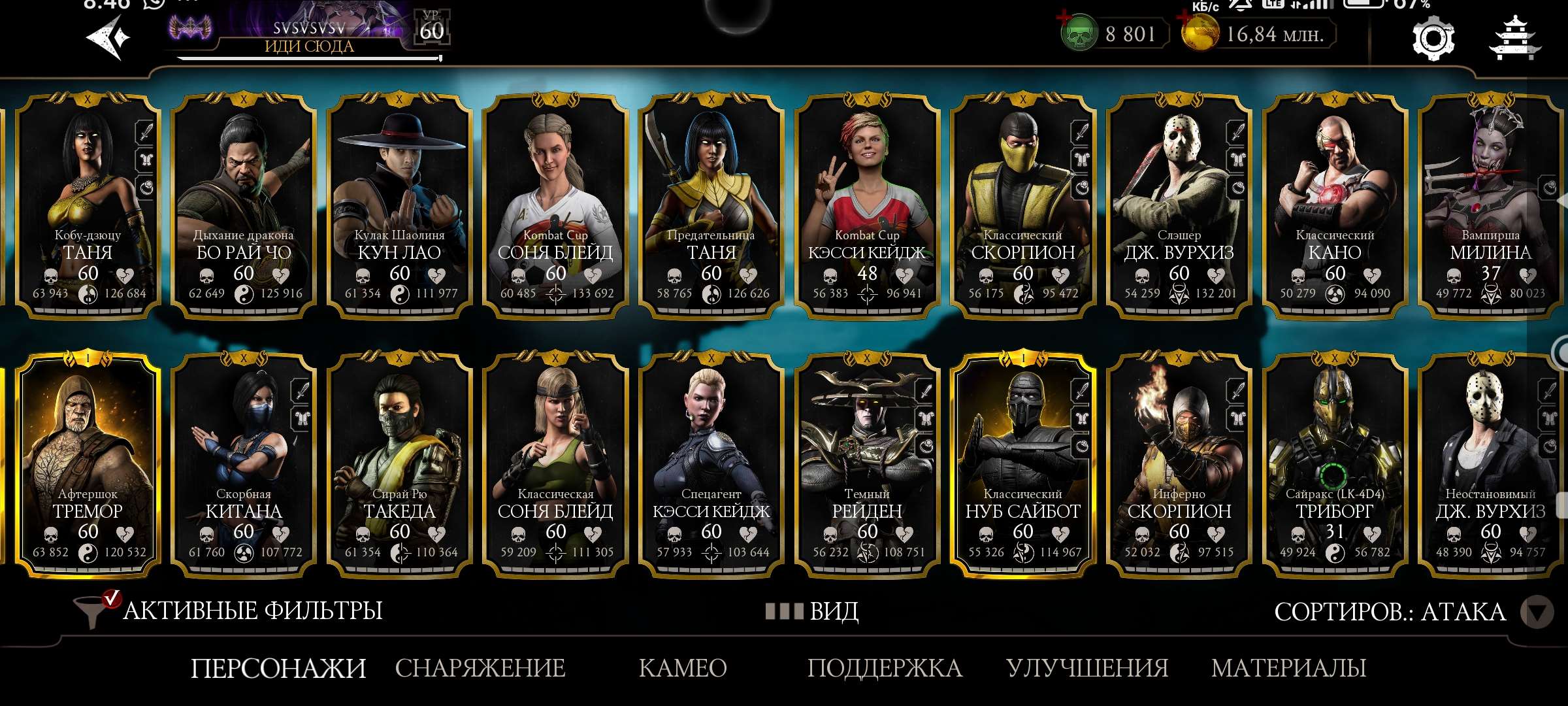This screenshot has height=706, width=1568.
Task: Select the Скорбная Китана card
Action: pyautogui.click(x=244, y=465)
